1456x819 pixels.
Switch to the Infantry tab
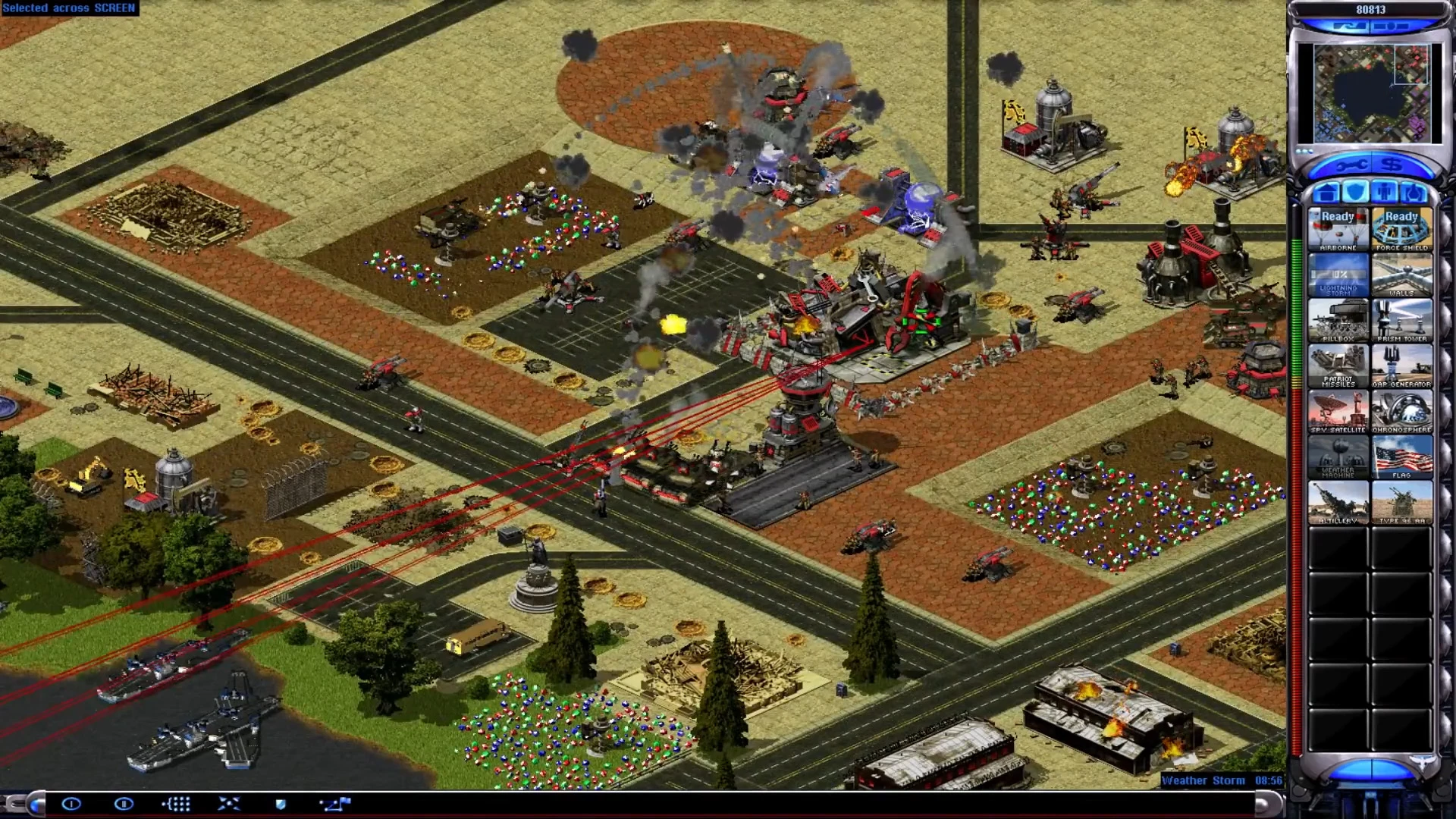click(x=1385, y=192)
